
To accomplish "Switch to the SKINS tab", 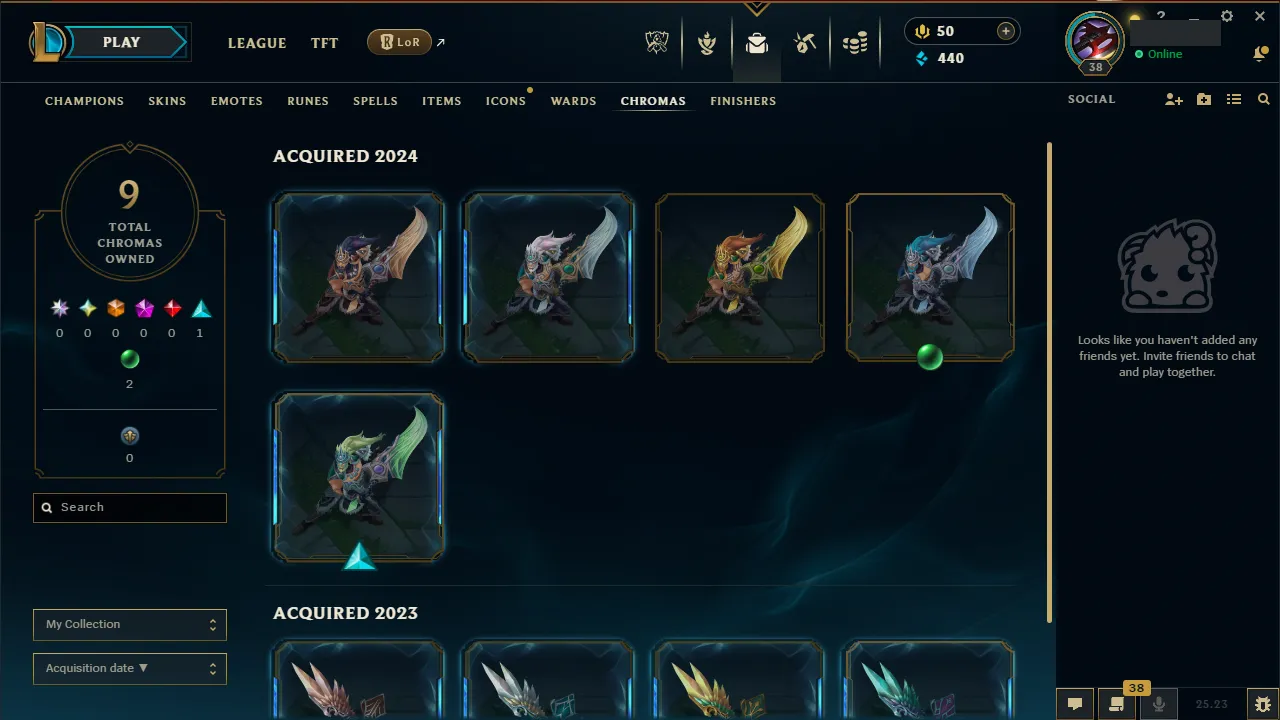I will [167, 100].
